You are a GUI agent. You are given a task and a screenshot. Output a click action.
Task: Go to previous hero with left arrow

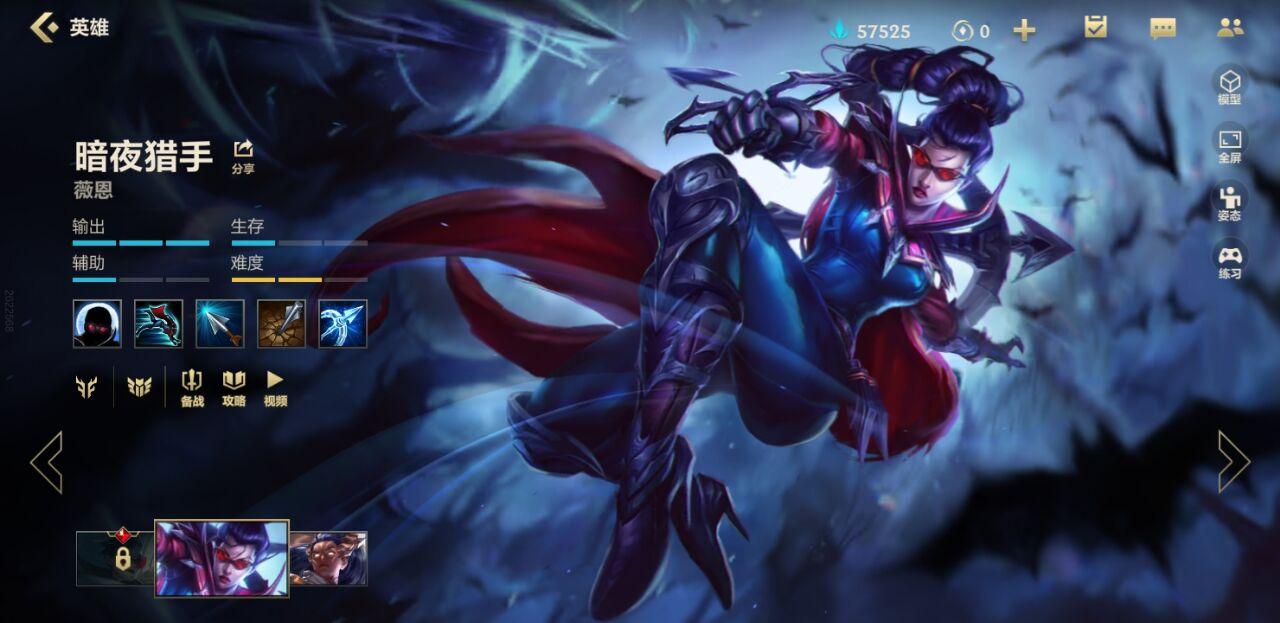(46, 462)
